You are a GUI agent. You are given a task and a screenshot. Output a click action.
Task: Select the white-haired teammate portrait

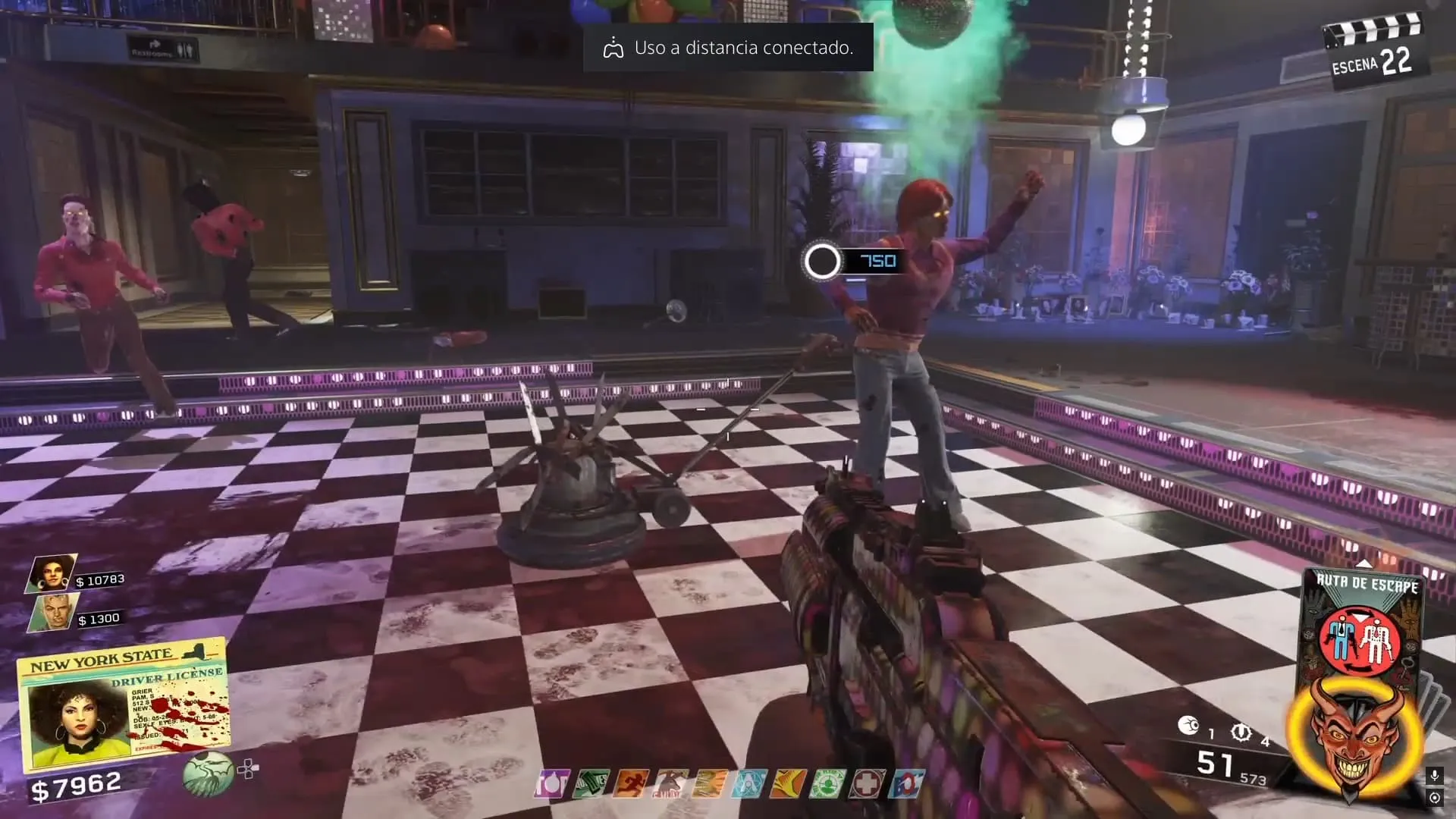[52, 612]
